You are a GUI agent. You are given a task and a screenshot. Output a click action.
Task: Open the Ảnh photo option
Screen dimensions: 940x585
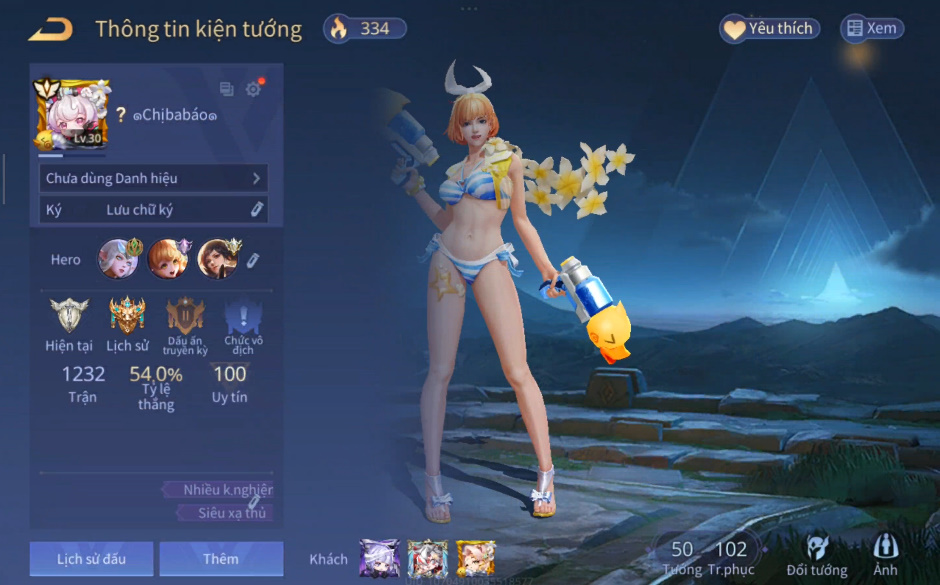click(x=885, y=556)
